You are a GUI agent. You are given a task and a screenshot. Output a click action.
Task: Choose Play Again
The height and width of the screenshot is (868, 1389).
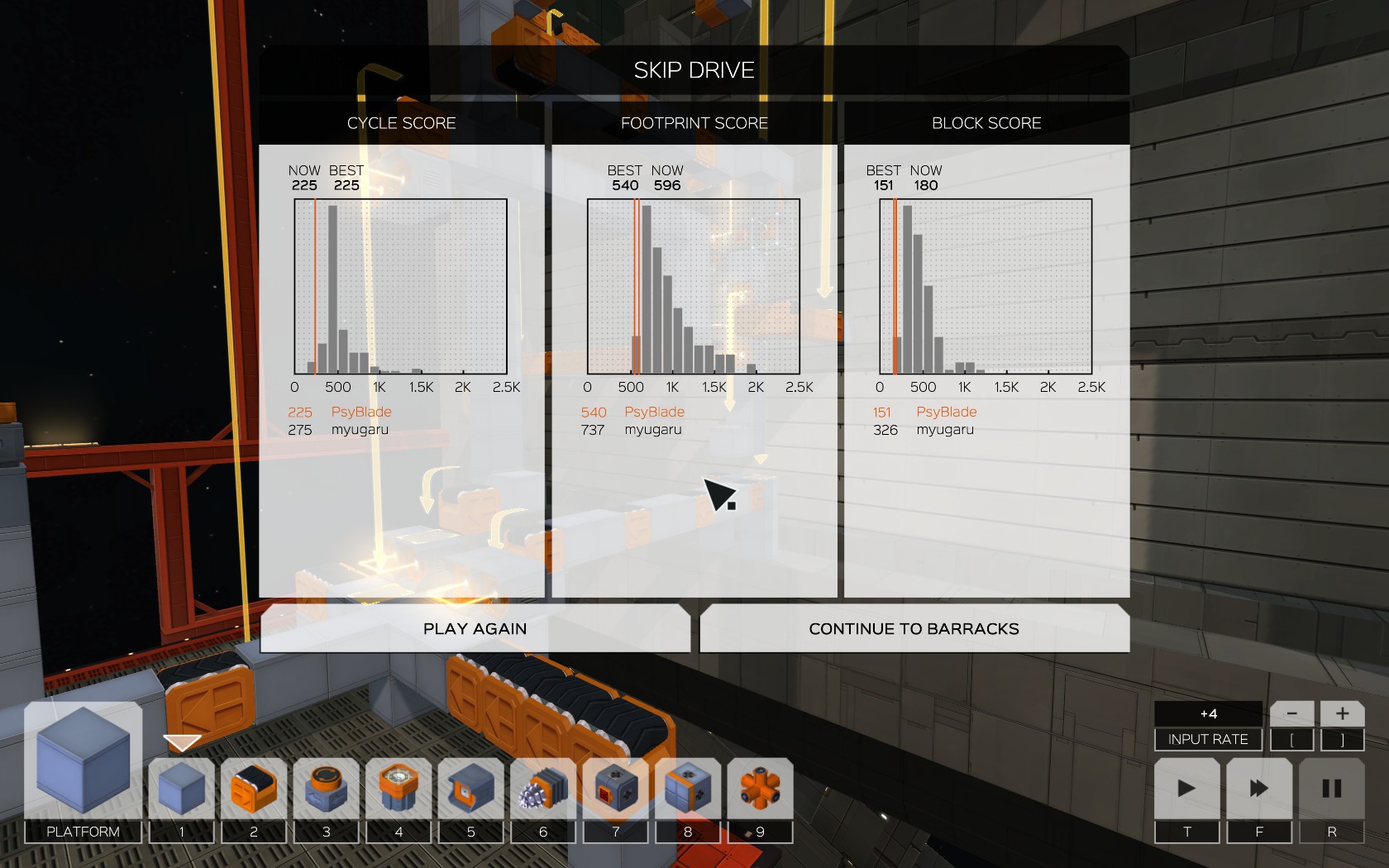[475, 628]
